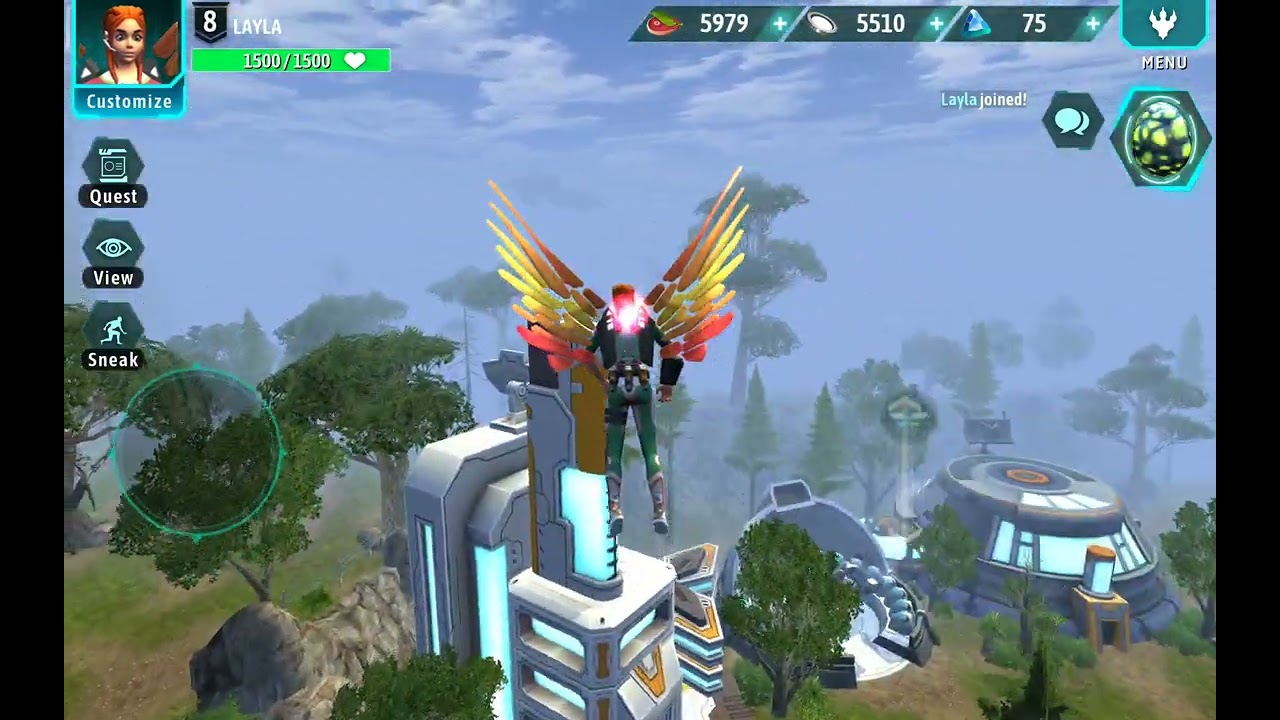Tap the spotted dinosaur egg button
This screenshot has width=1280, height=720.
[x=1163, y=138]
